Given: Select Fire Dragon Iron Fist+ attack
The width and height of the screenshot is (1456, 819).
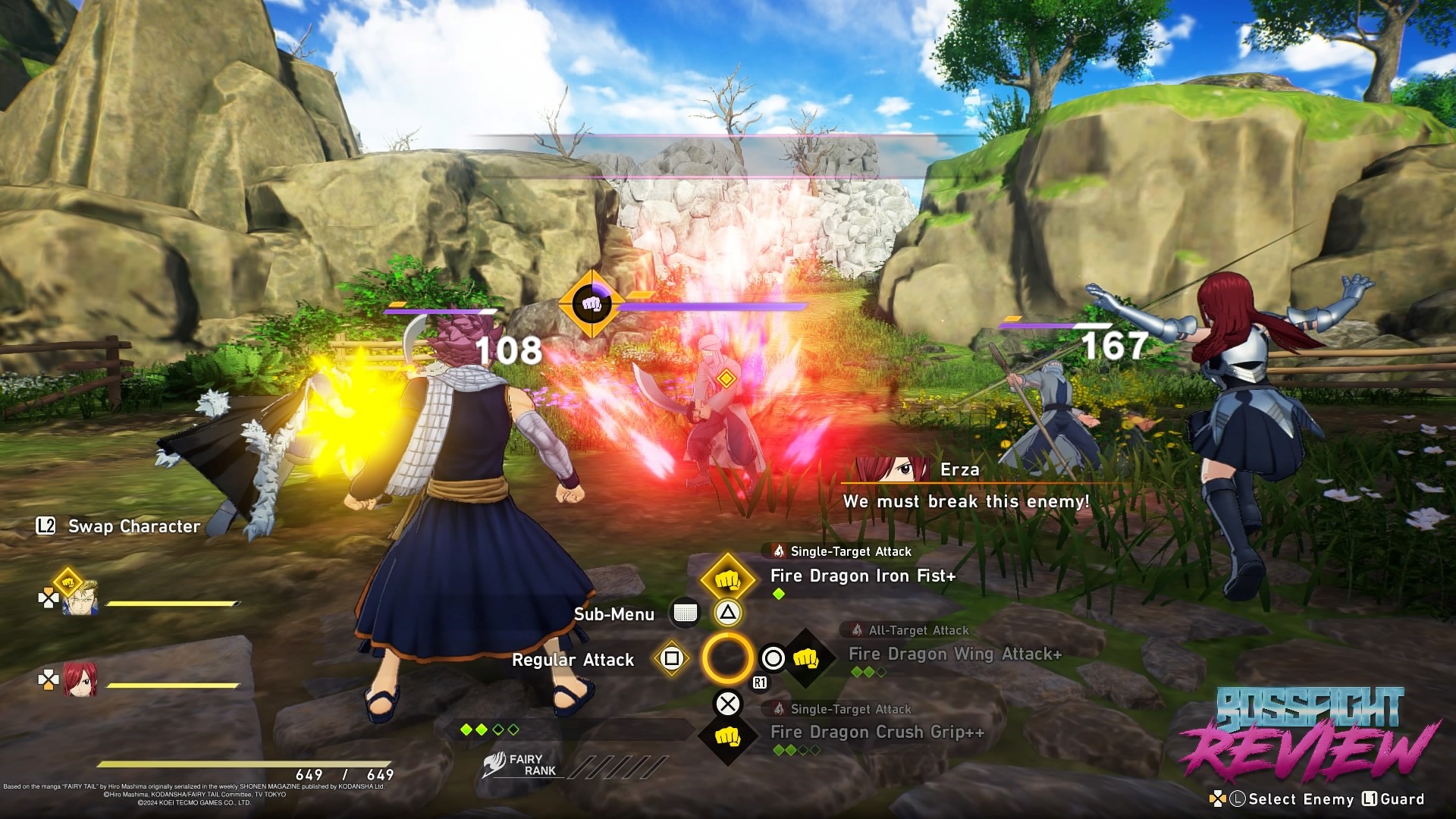Looking at the screenshot, I should tap(862, 576).
